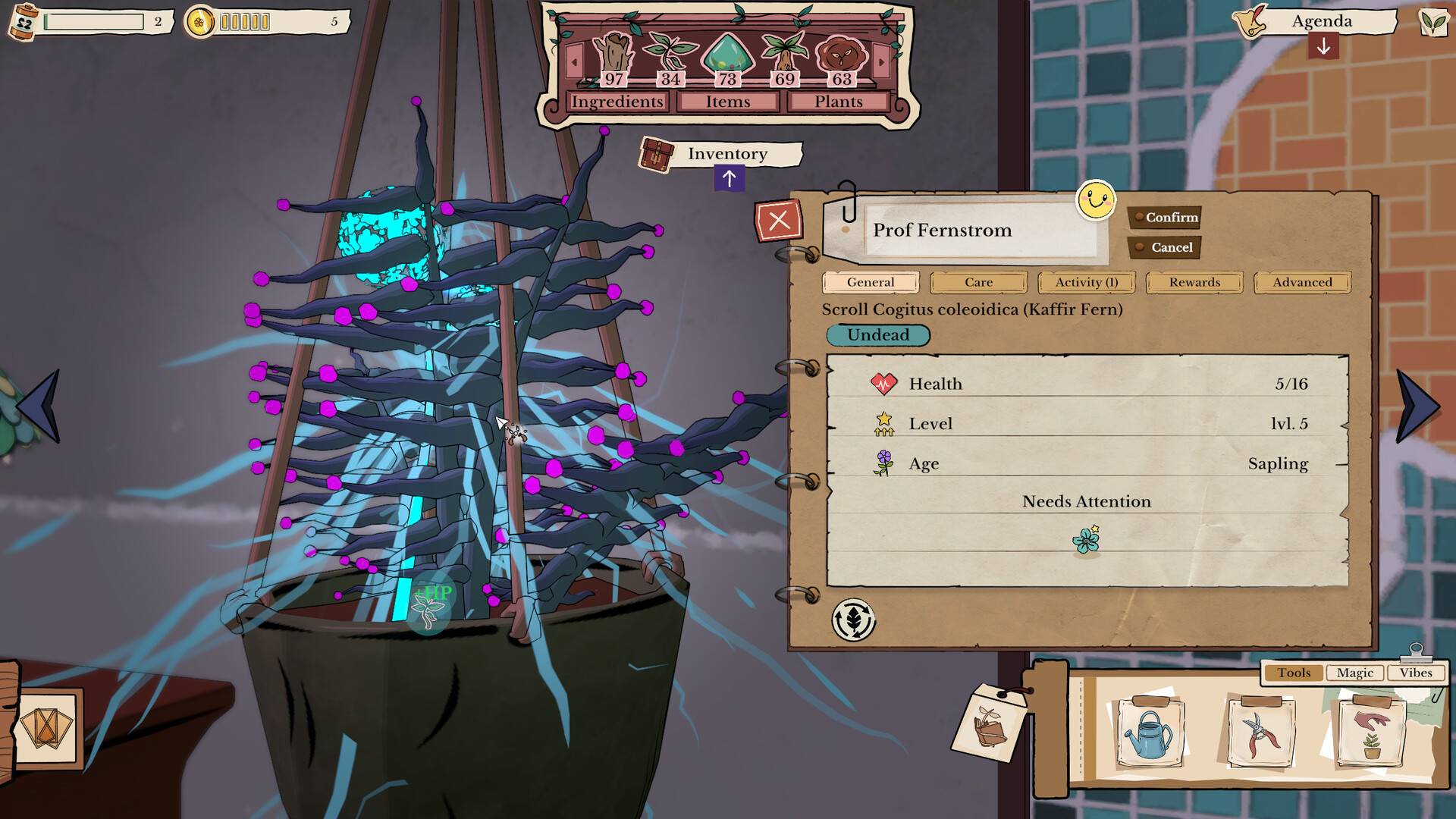Go to the next plant with right arrow

coord(1417,406)
